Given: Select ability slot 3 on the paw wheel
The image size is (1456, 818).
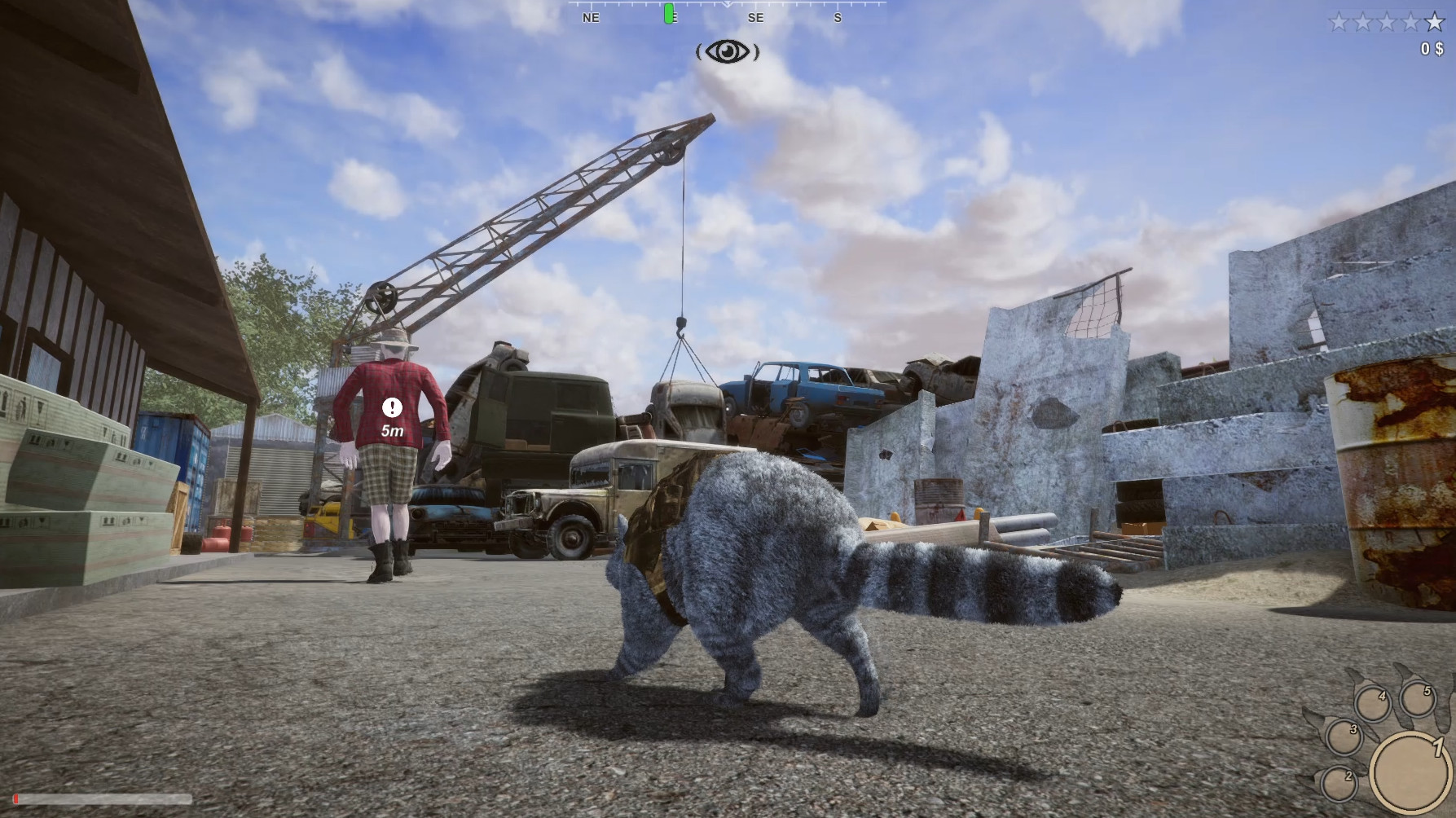Looking at the screenshot, I should point(1345,737).
